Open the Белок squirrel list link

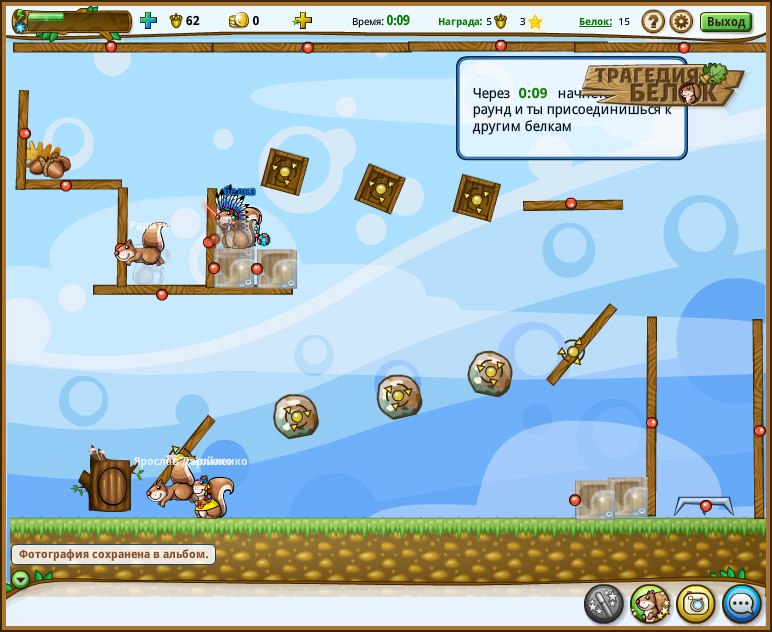pos(595,21)
